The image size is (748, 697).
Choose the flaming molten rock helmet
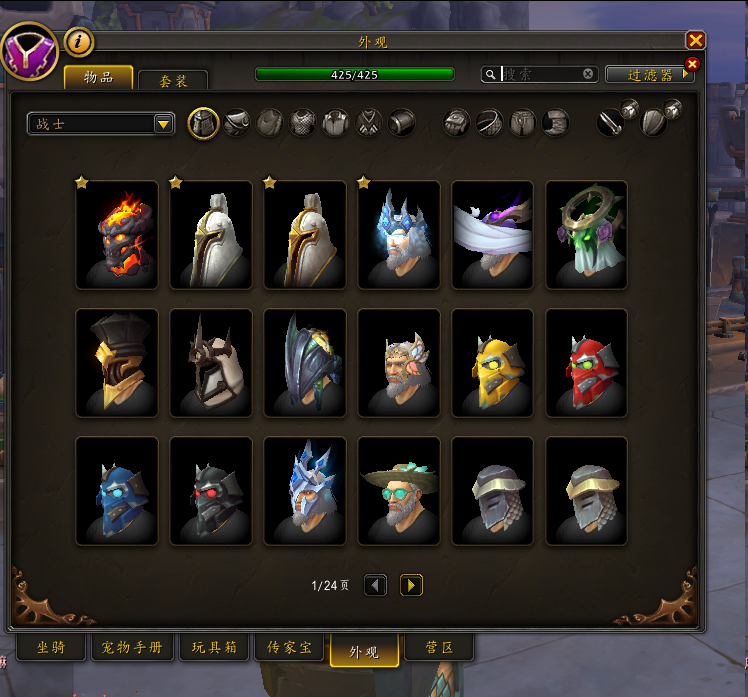coord(117,235)
